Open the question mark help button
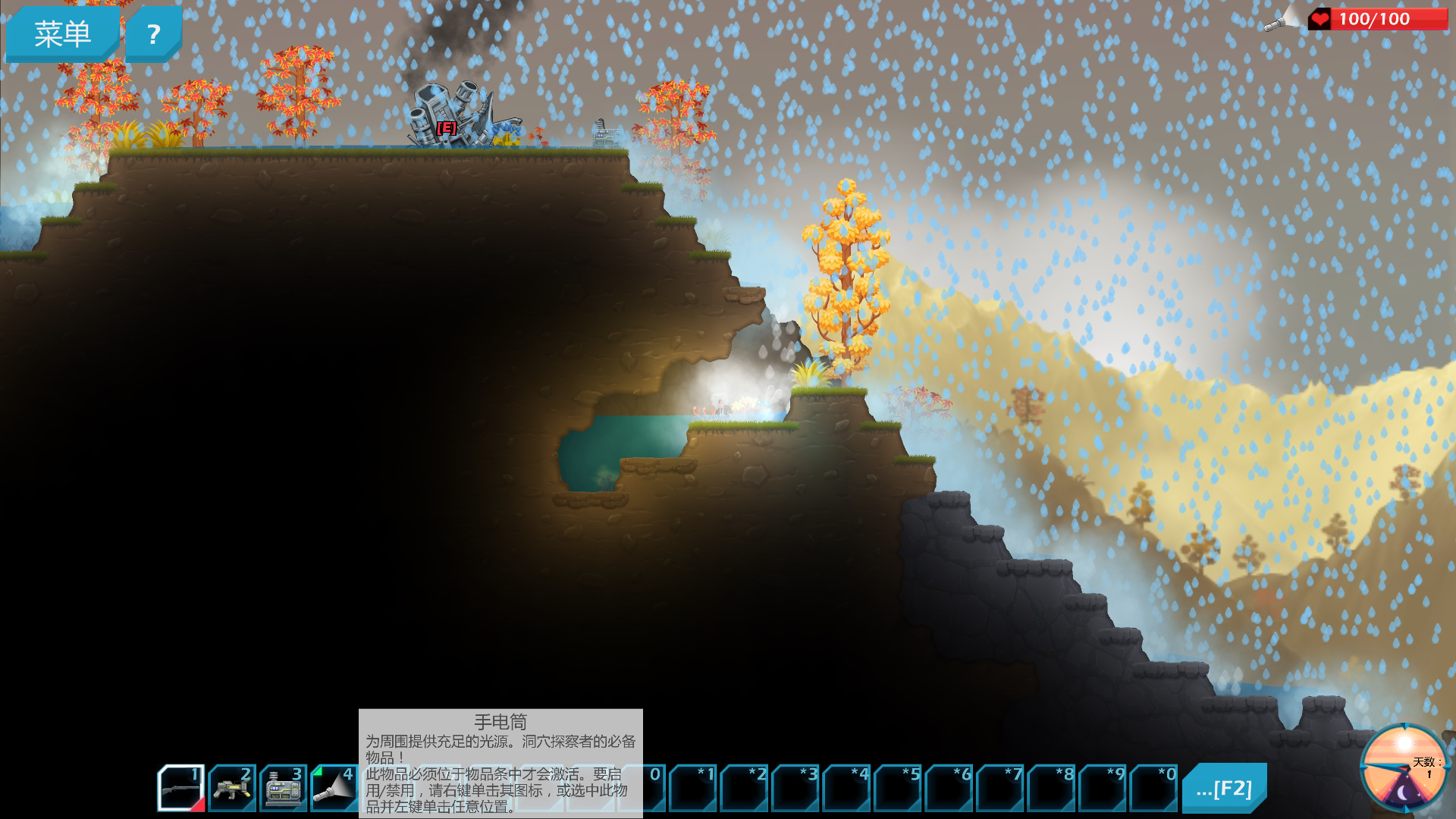 click(x=153, y=34)
